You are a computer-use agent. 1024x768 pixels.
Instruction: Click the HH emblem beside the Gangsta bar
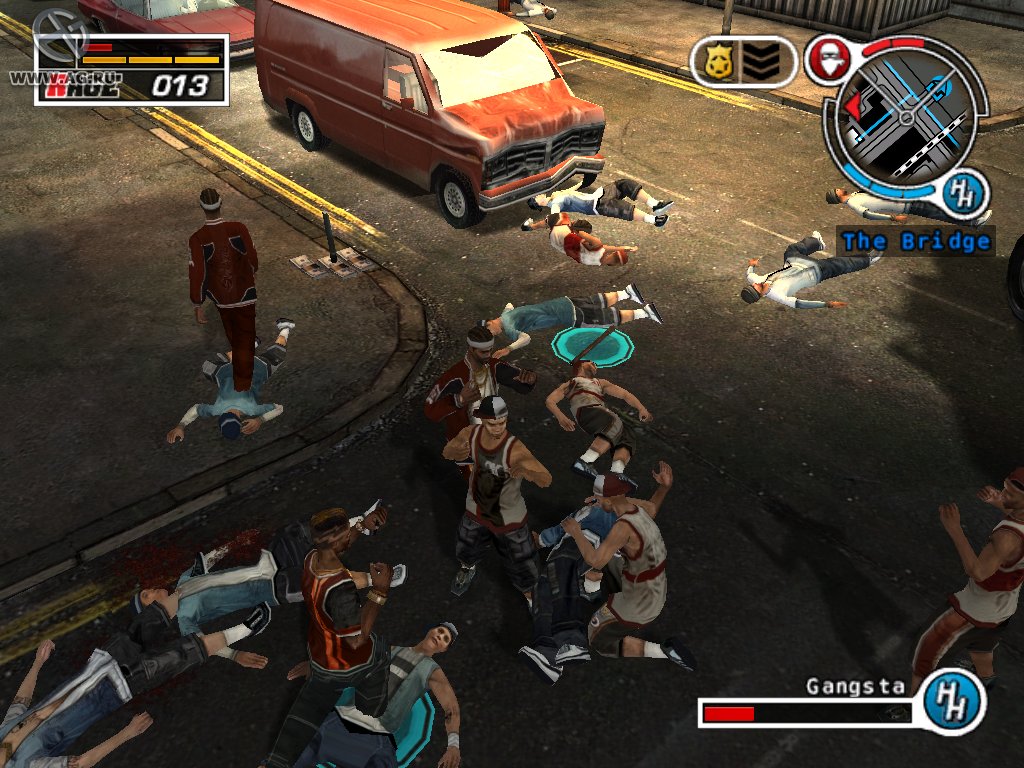tap(950, 699)
